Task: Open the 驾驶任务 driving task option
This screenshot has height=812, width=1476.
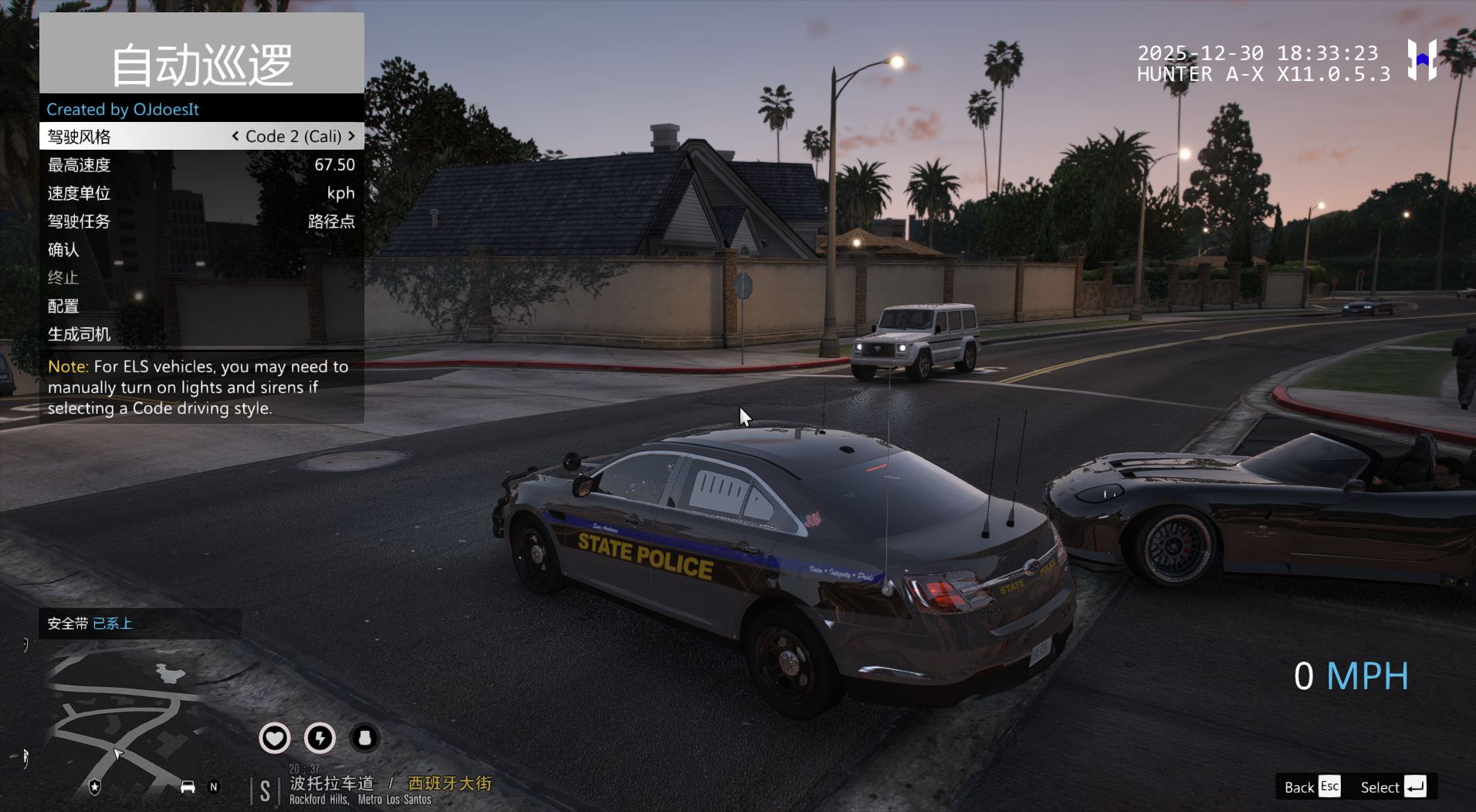Action: click(x=201, y=222)
